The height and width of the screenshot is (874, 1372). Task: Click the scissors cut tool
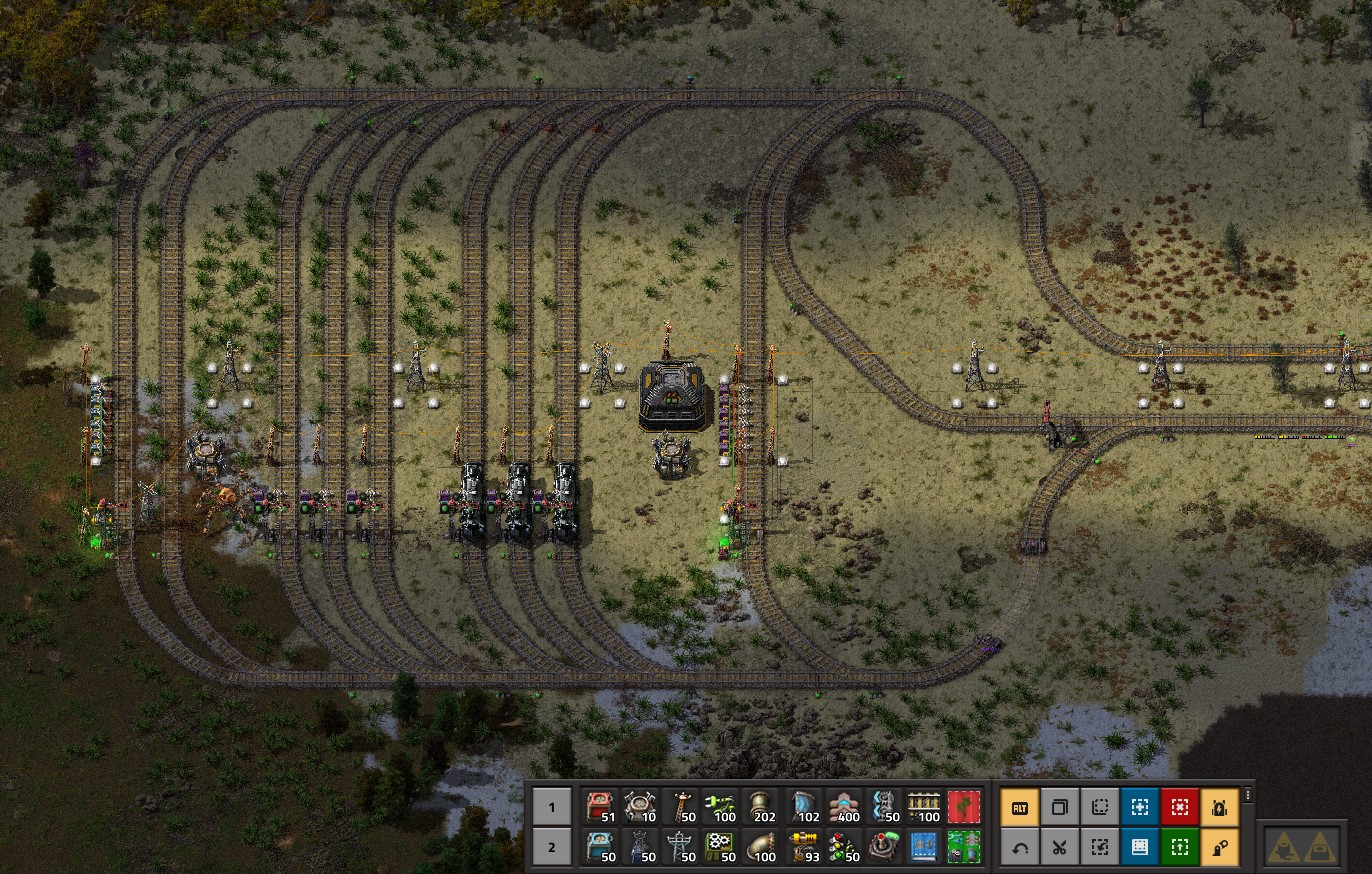pyautogui.click(x=1060, y=847)
